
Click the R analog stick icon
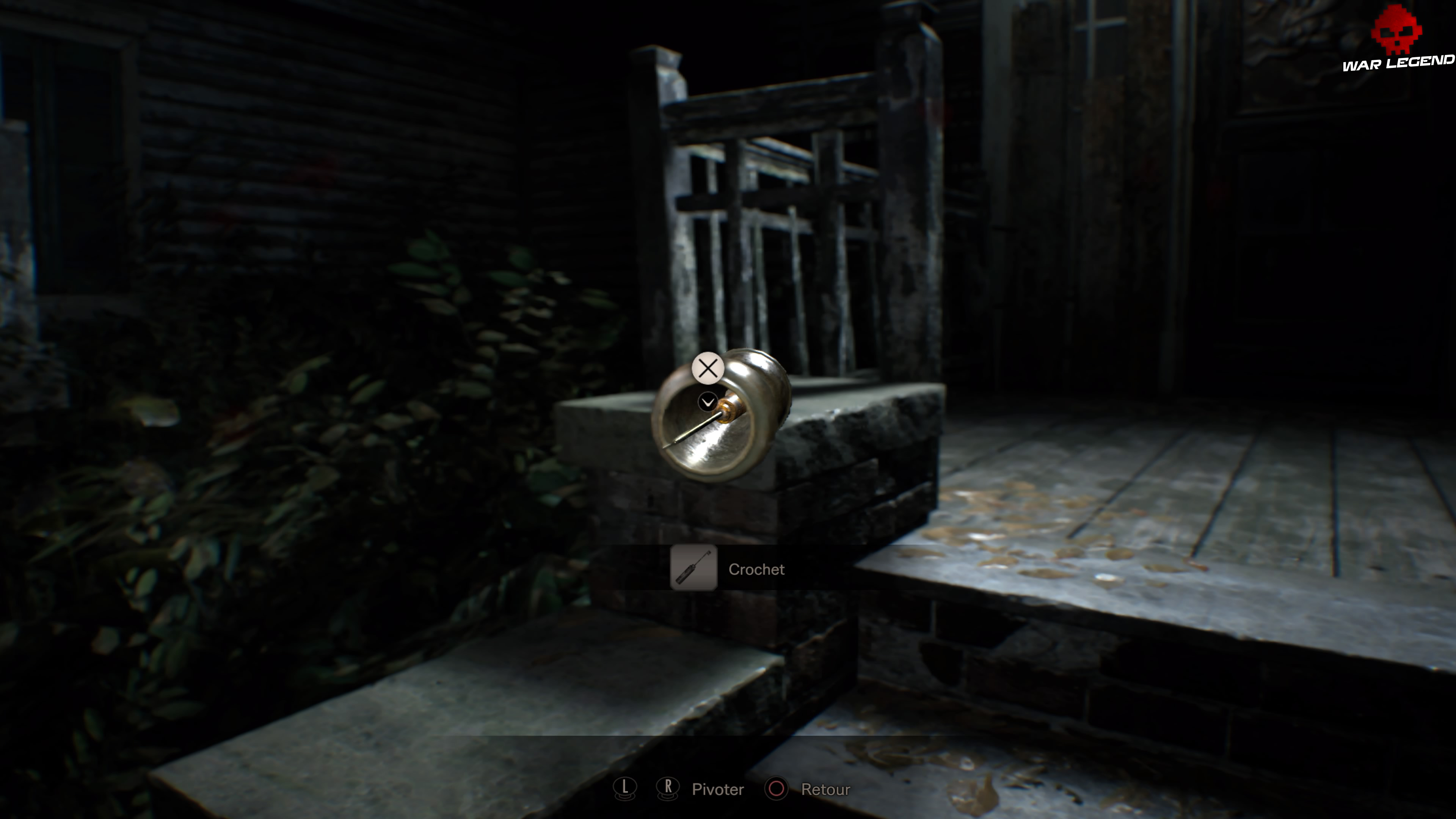pos(668,789)
